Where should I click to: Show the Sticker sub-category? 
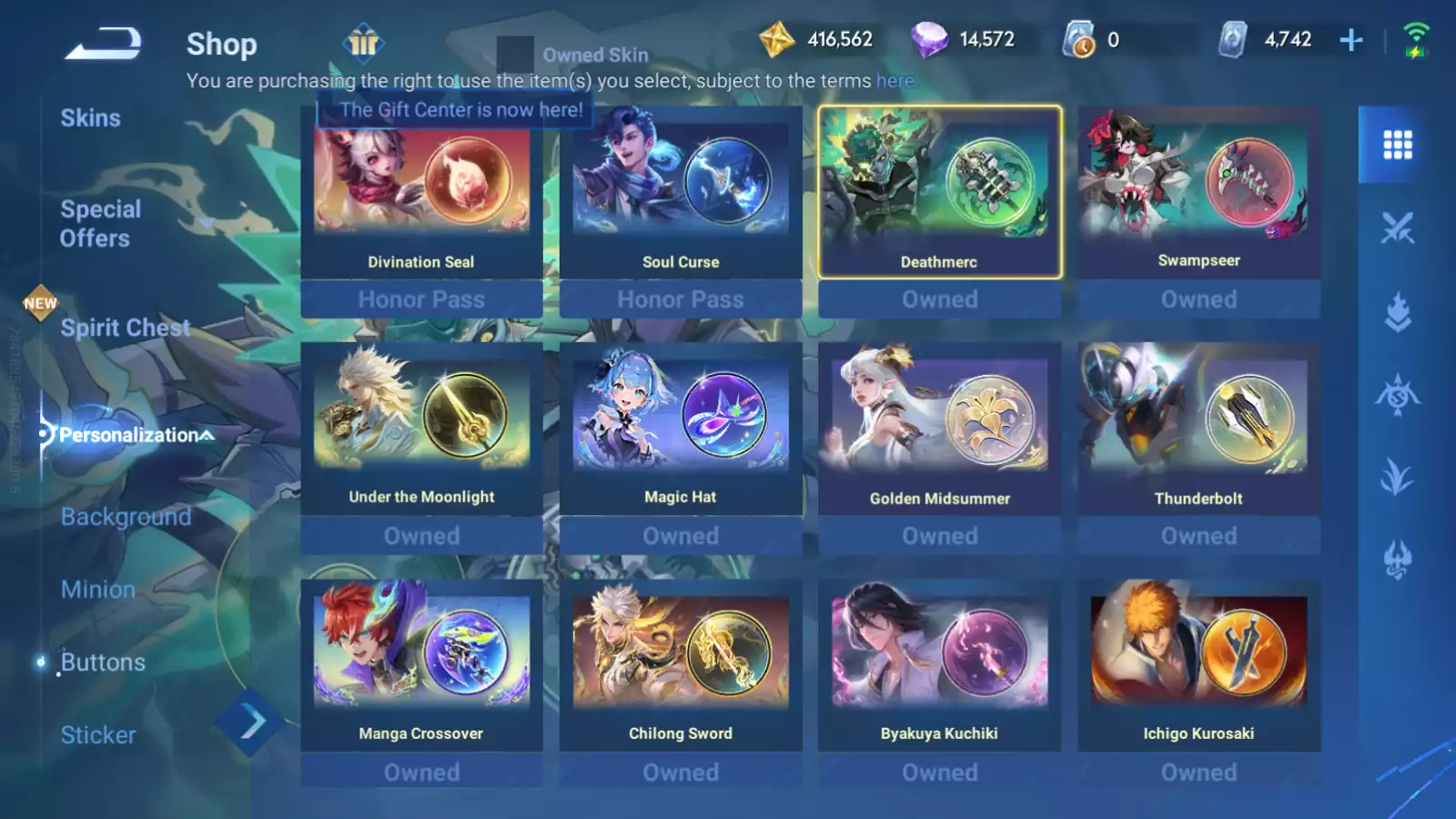(97, 735)
